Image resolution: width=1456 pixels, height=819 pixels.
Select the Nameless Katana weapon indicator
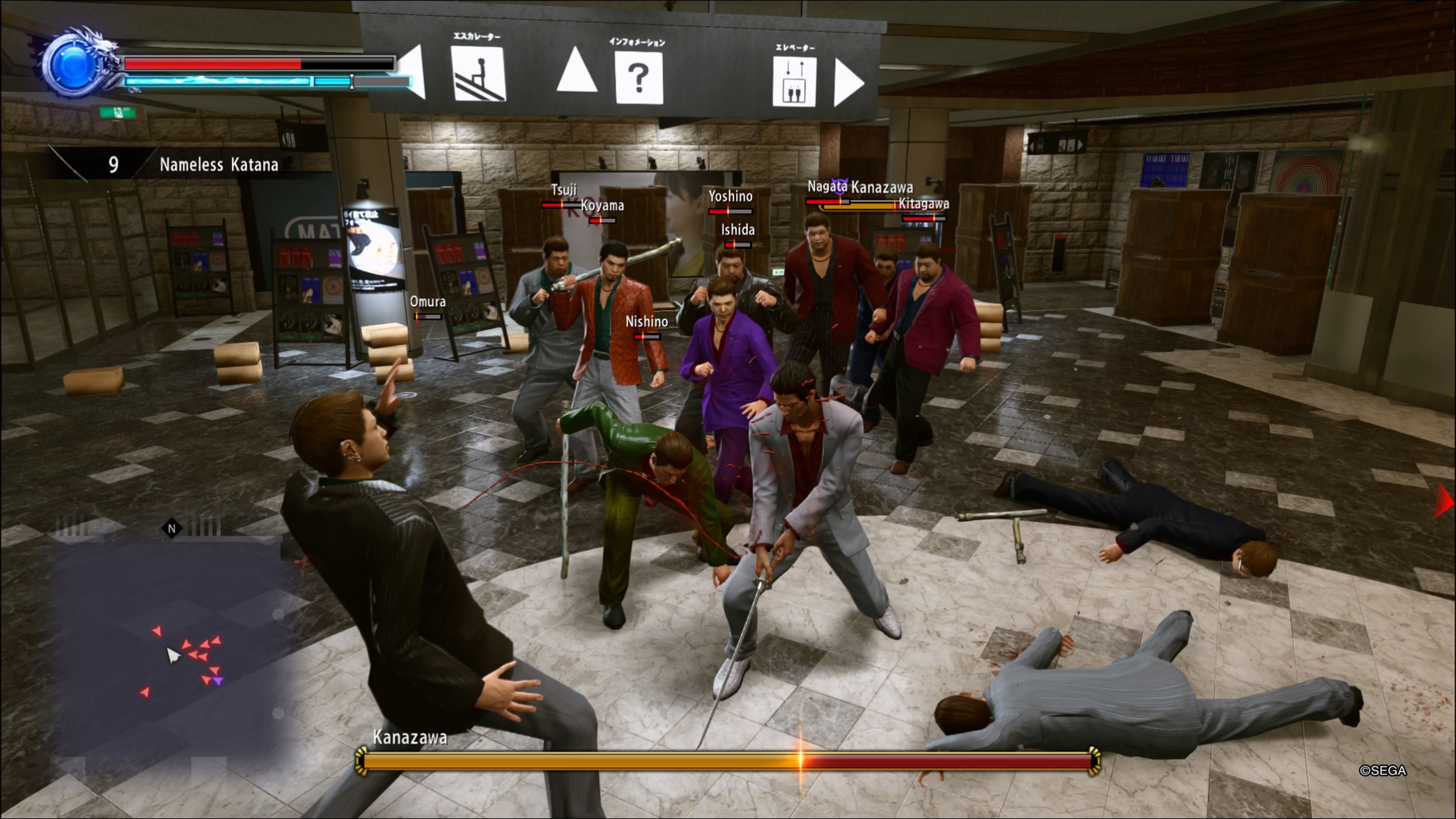[x=218, y=165]
